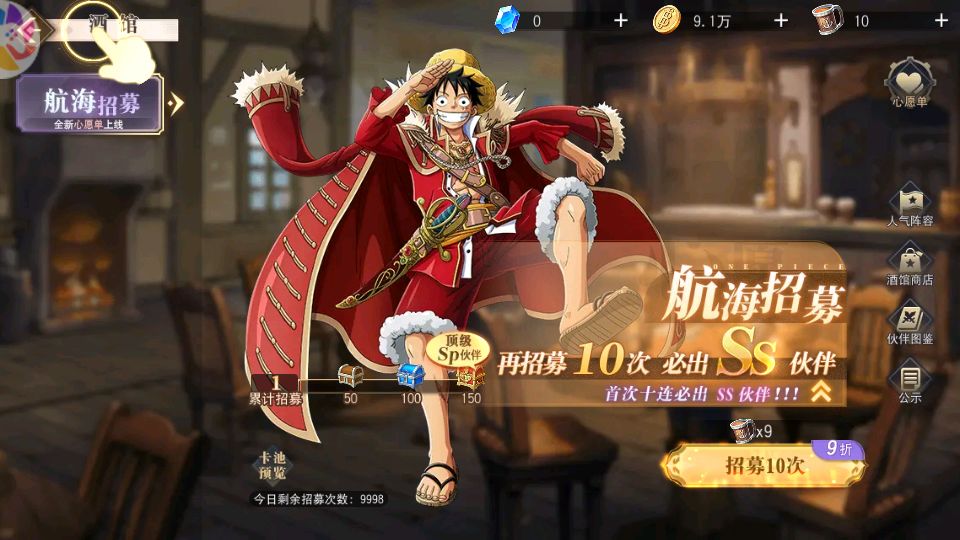Open the 酒馆商店 tavern shop
Image resolution: width=960 pixels, height=540 pixels.
click(910, 263)
